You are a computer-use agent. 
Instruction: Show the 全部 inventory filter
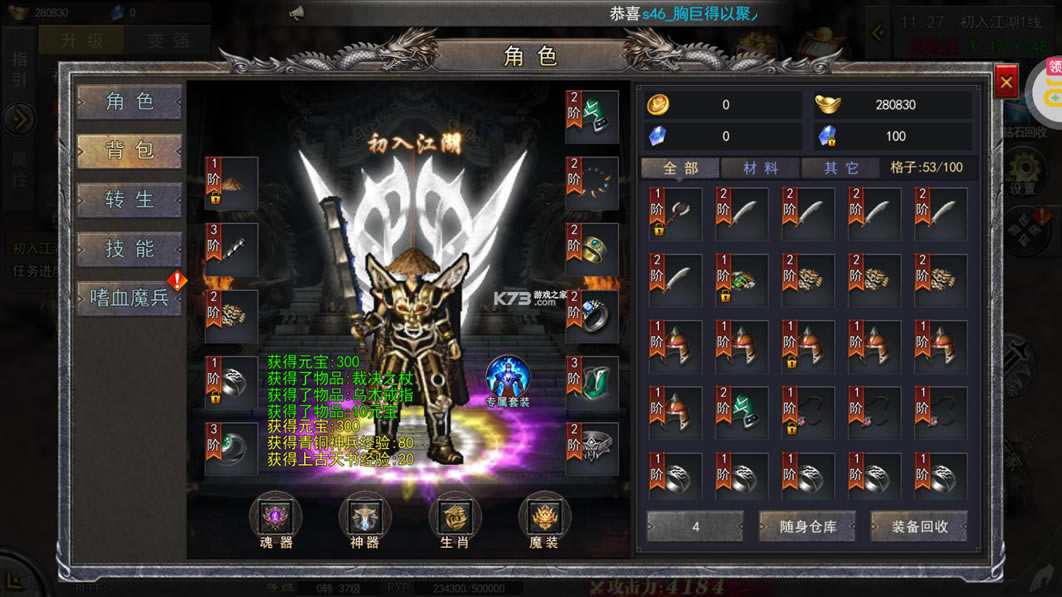(x=679, y=168)
